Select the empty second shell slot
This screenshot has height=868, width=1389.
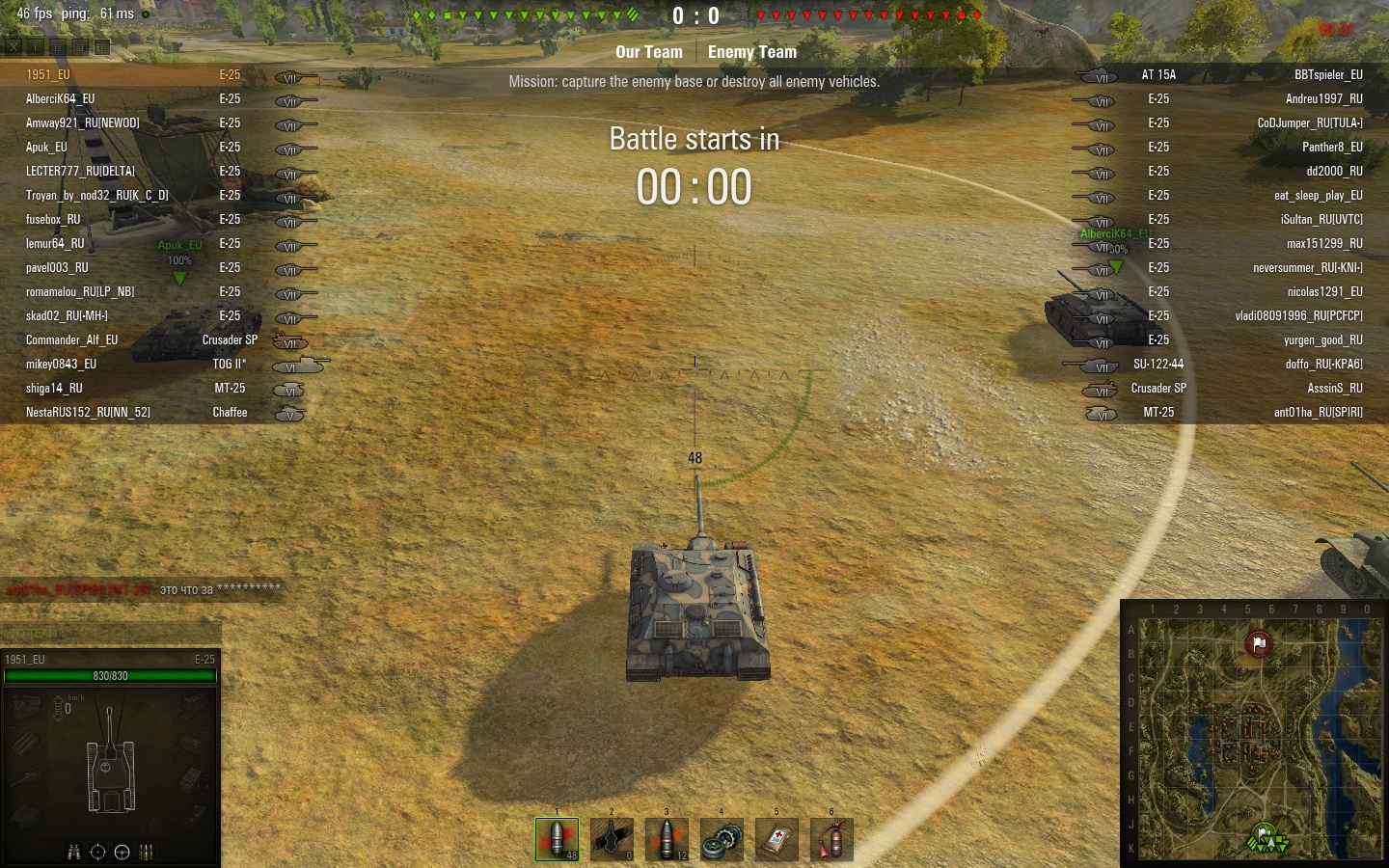pyautogui.click(x=612, y=838)
